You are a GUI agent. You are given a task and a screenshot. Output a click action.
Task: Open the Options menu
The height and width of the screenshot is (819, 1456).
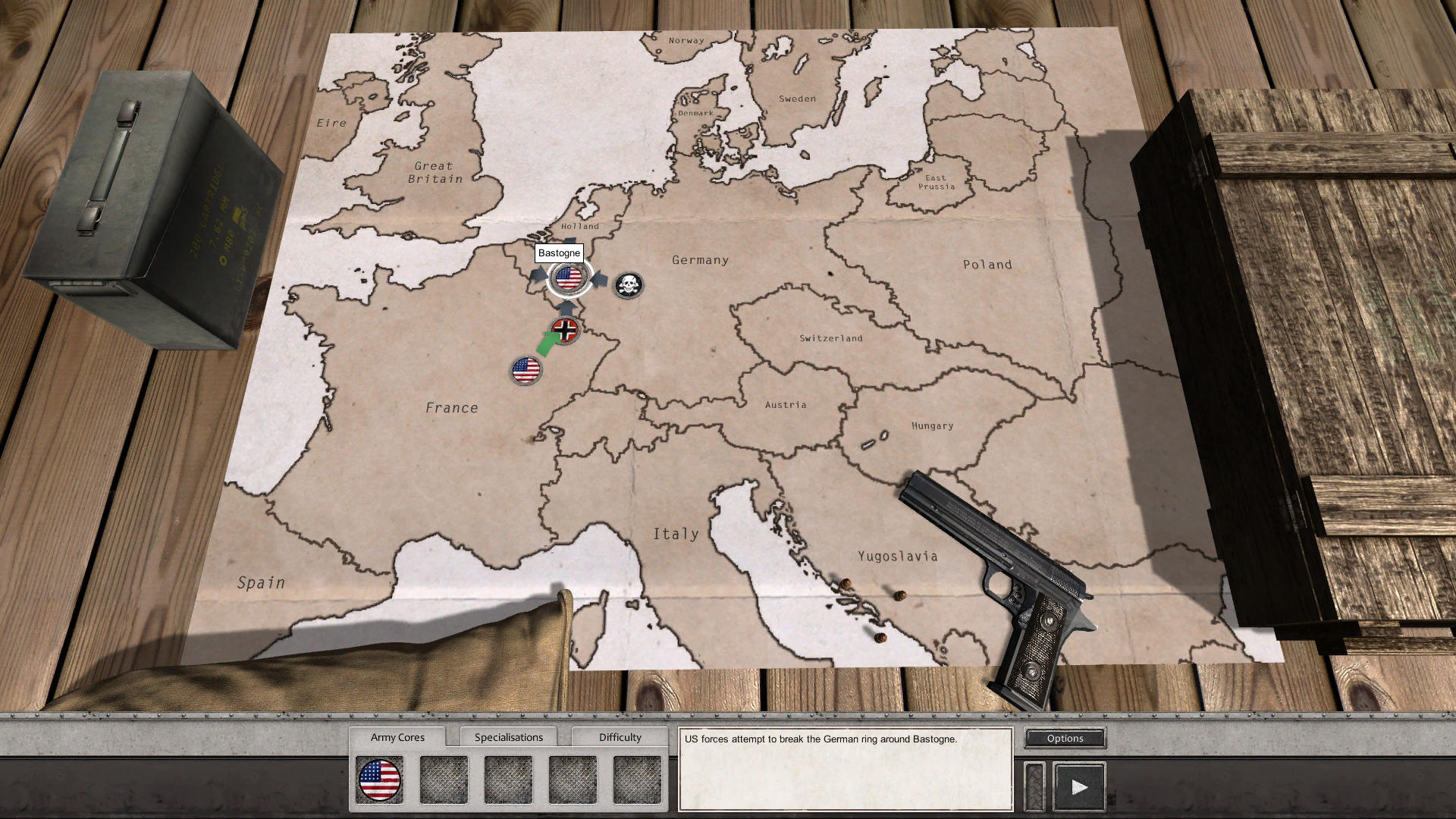tap(1064, 738)
